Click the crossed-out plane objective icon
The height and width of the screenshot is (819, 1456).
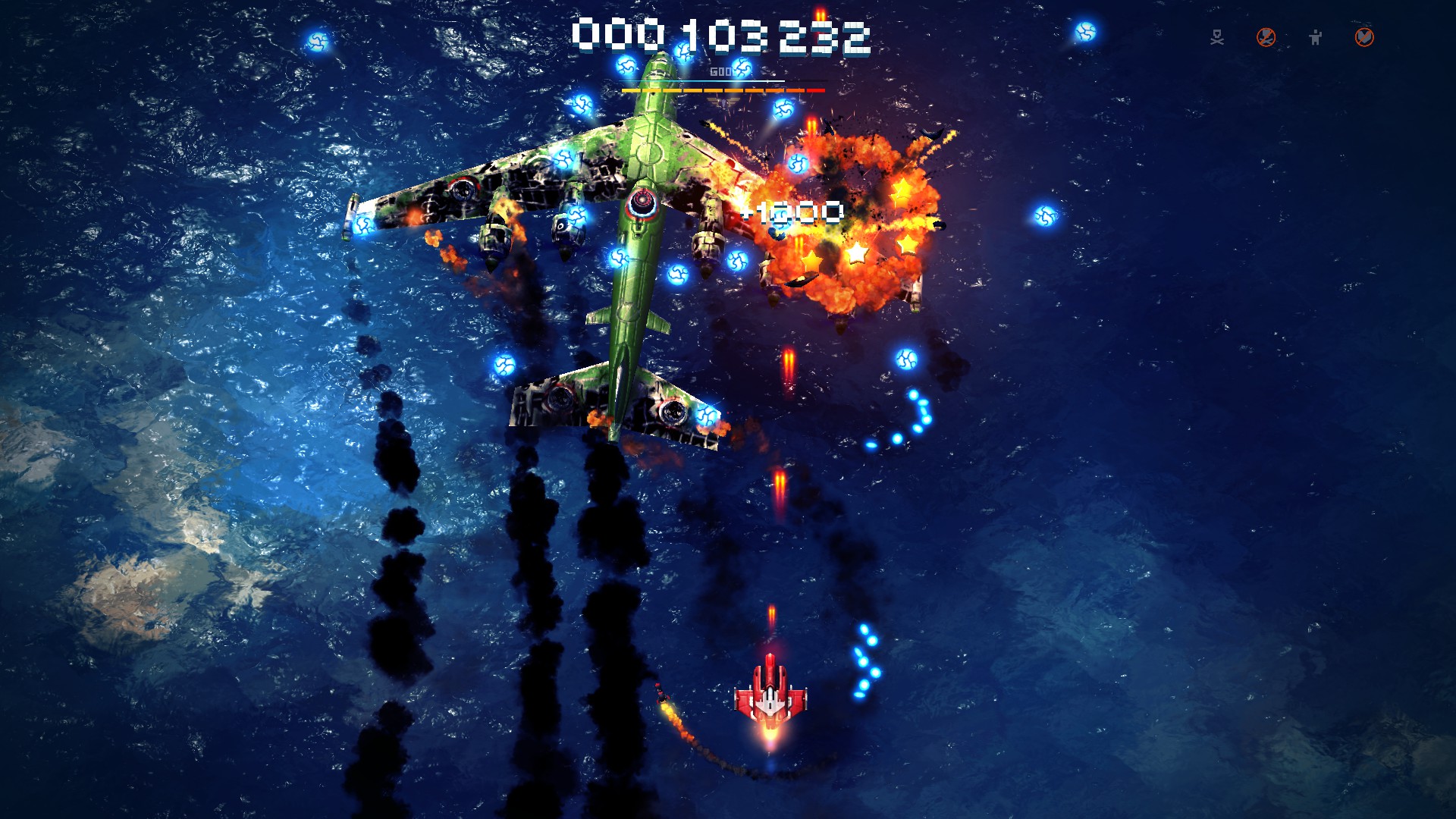[x=1266, y=36]
